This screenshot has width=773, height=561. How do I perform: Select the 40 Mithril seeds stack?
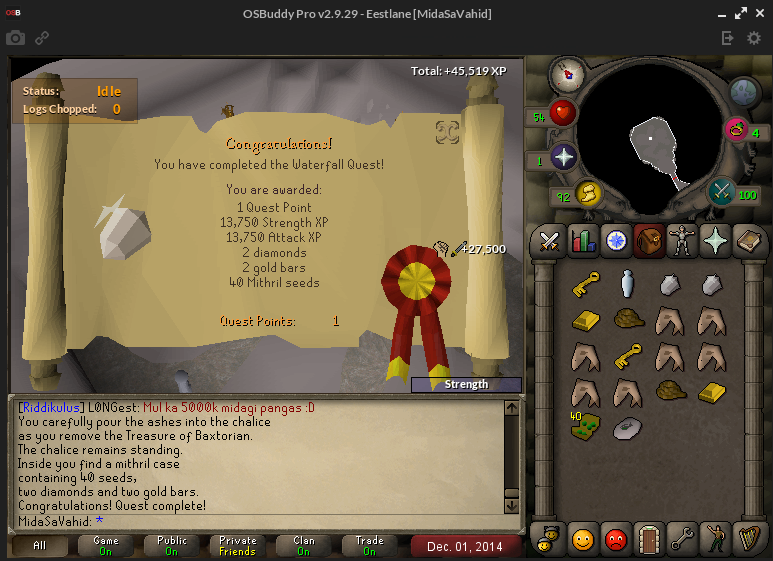pos(586,425)
